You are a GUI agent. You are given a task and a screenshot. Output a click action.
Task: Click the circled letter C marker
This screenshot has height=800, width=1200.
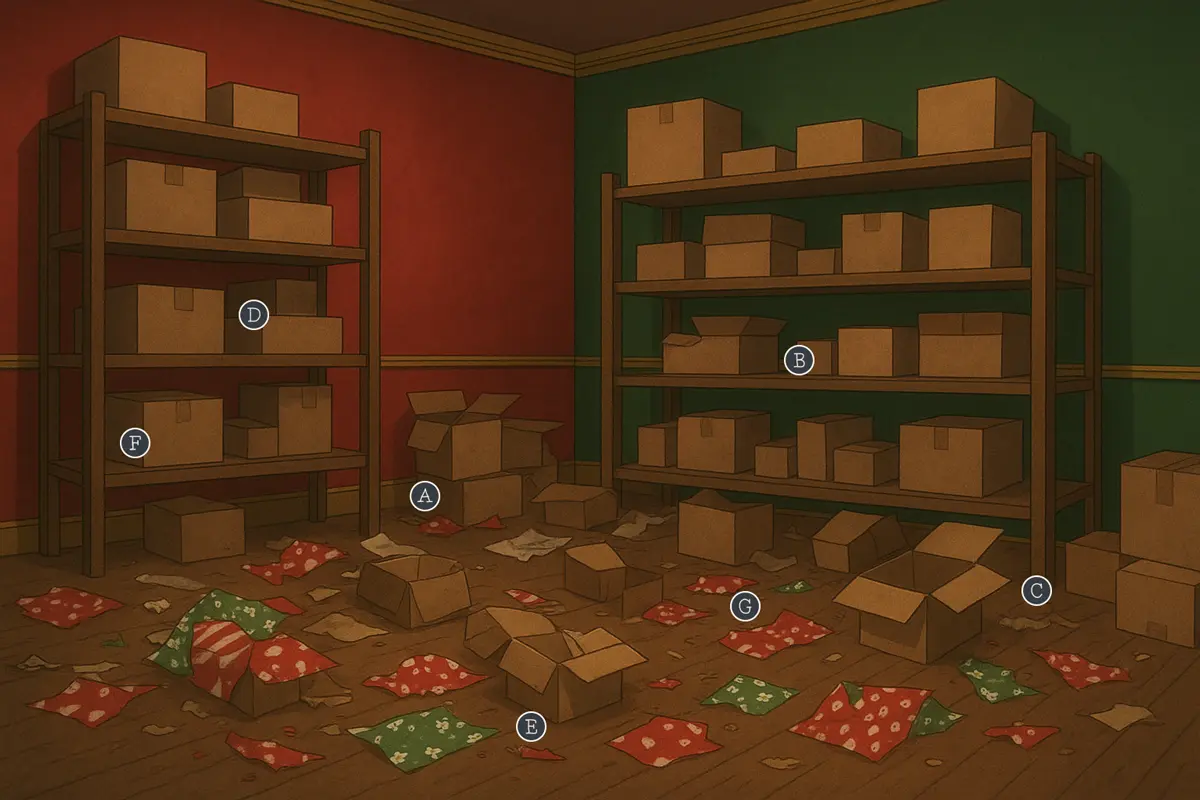1037,591
